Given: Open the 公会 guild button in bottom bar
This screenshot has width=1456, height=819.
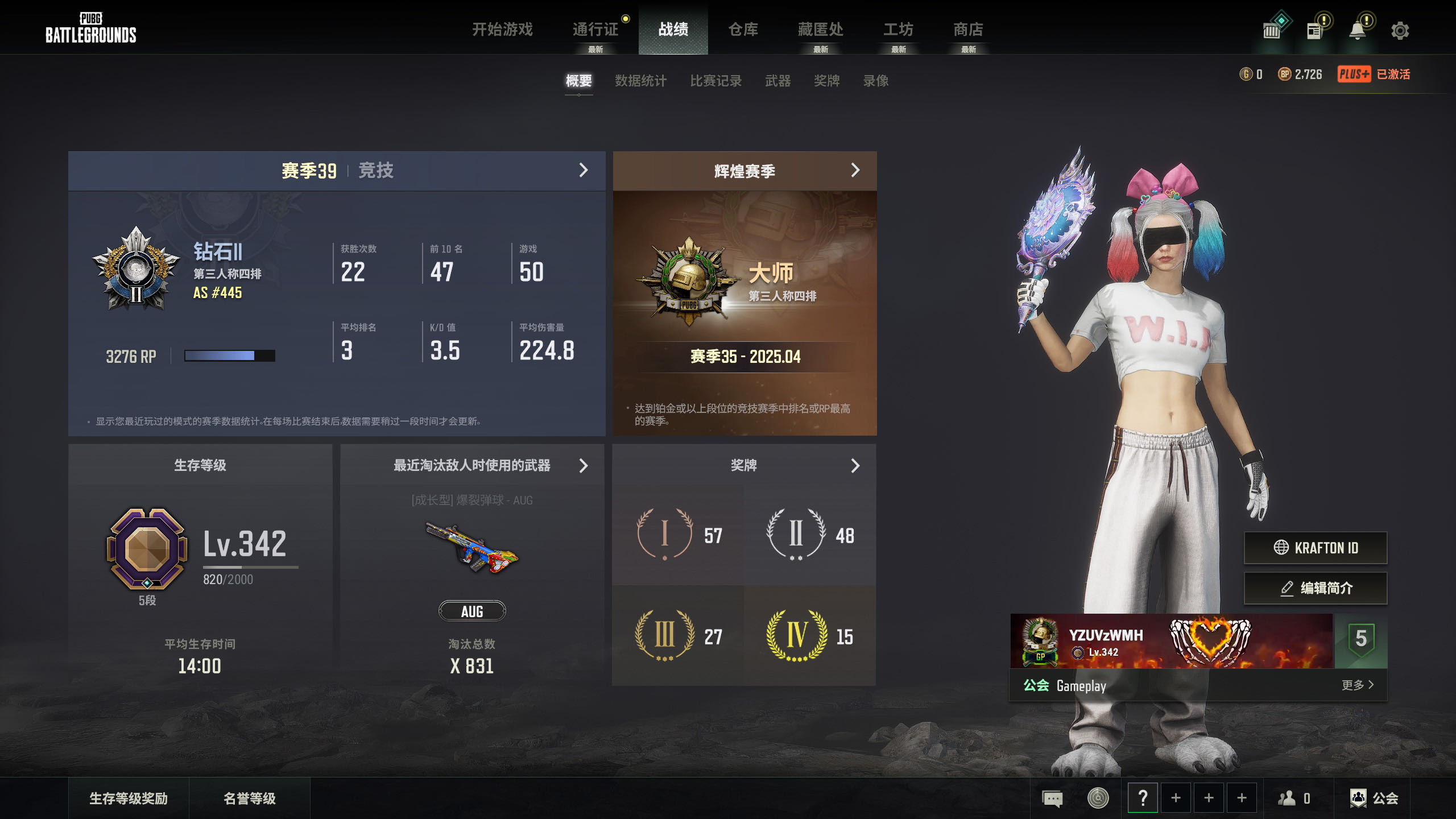Looking at the screenshot, I should pyautogui.click(x=1374, y=799).
